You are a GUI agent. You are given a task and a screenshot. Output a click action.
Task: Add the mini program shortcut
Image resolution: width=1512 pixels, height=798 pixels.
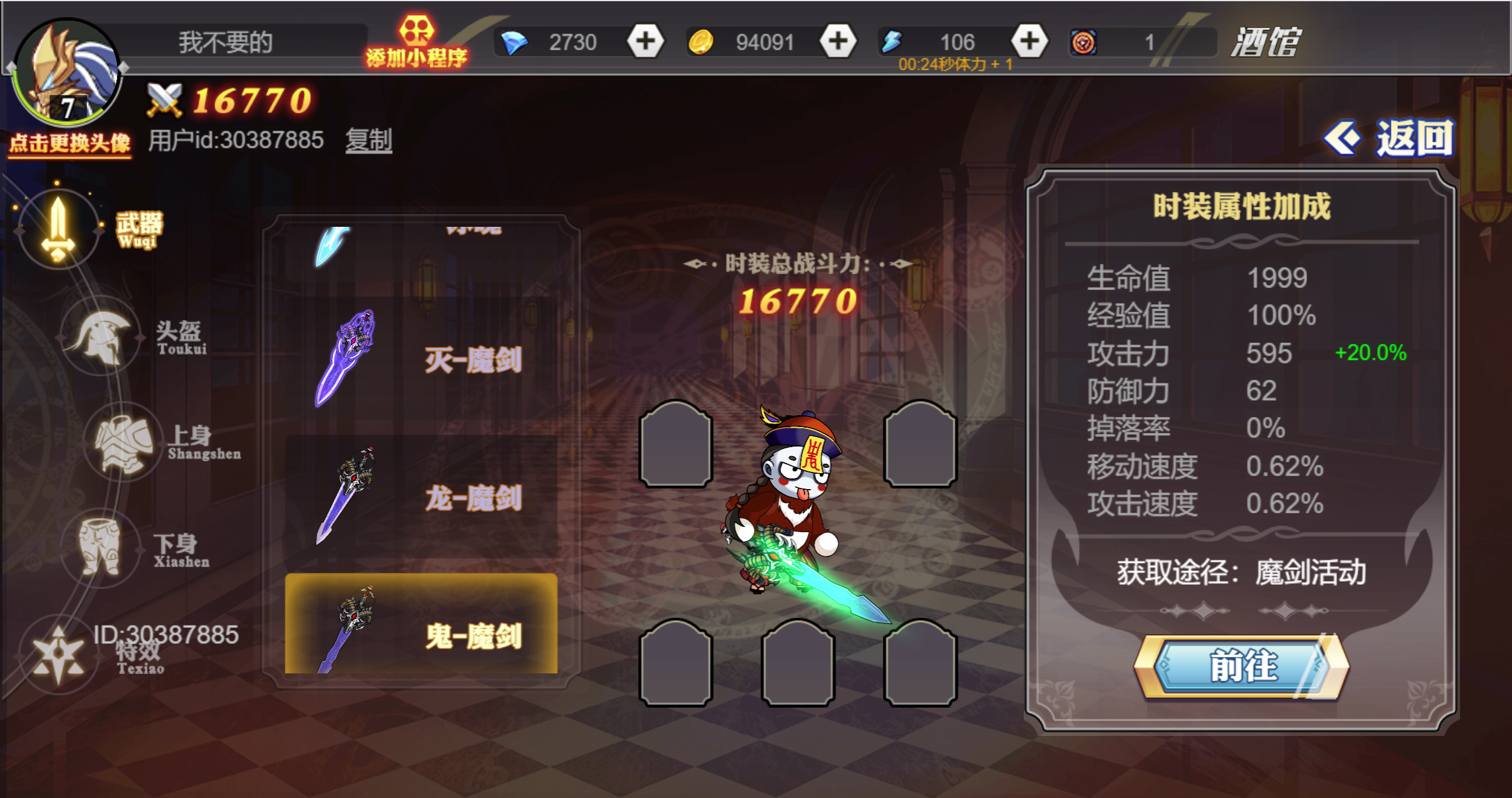tap(416, 43)
